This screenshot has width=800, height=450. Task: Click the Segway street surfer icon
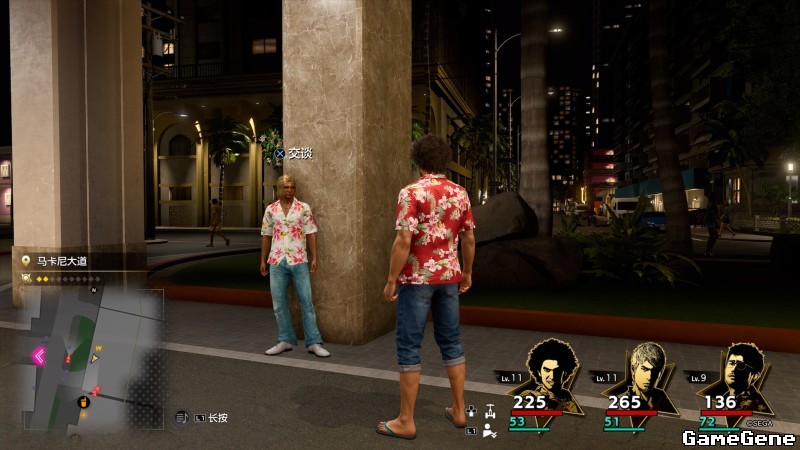pos(489,410)
